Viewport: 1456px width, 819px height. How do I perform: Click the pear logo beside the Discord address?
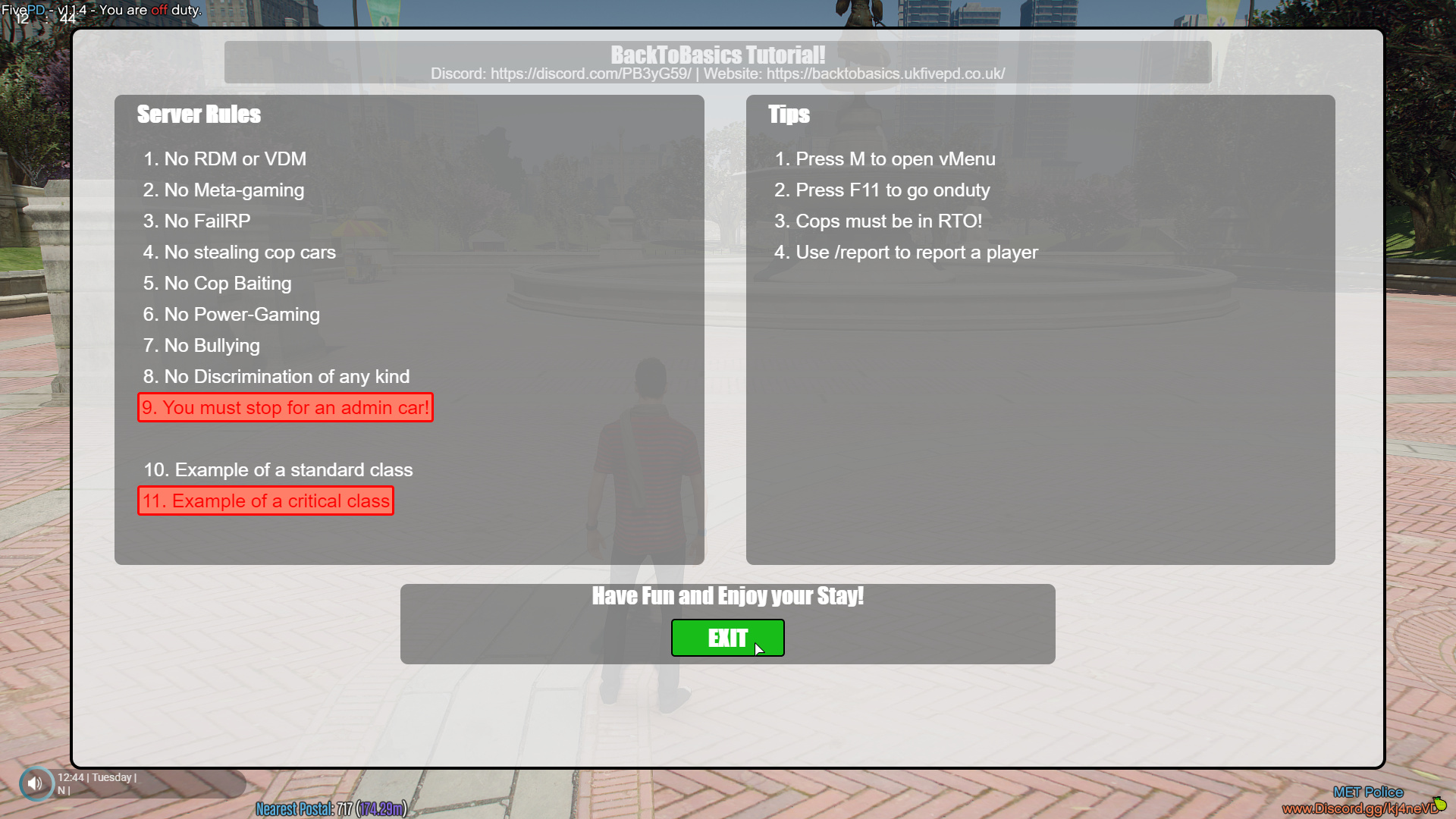[1440, 802]
